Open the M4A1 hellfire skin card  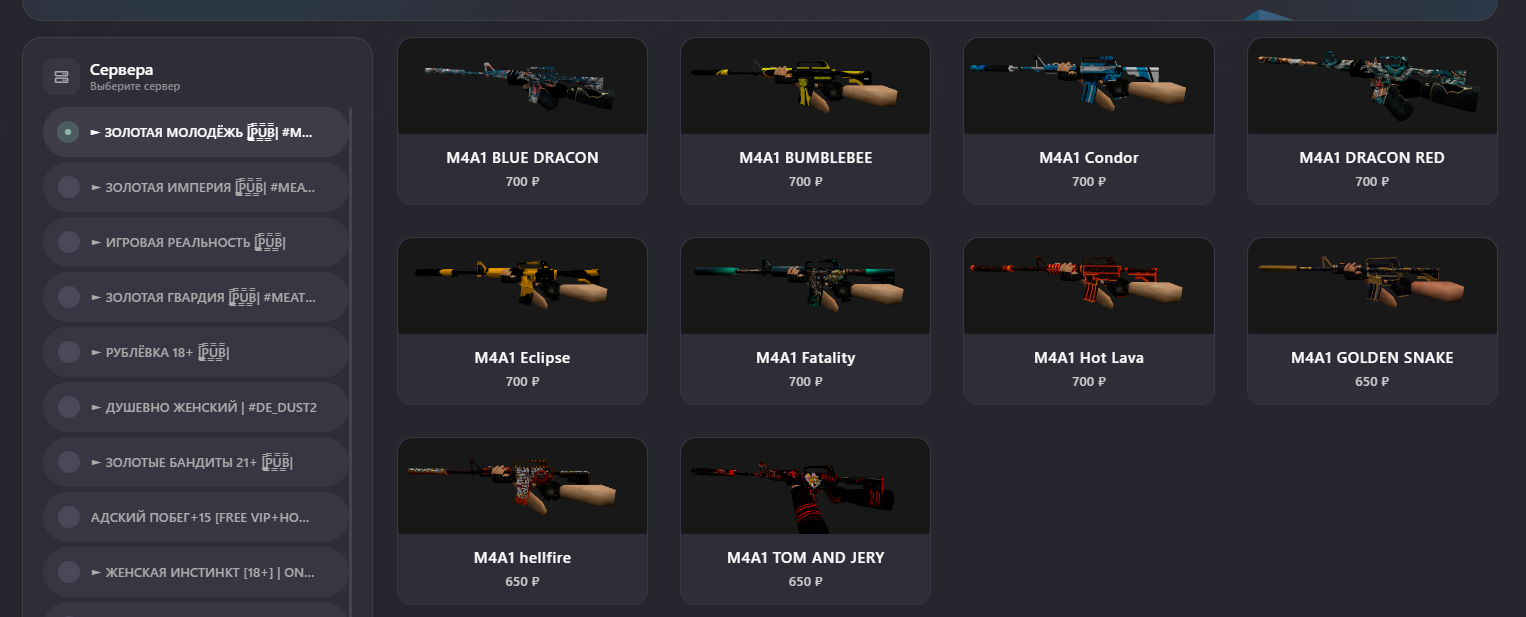point(522,521)
